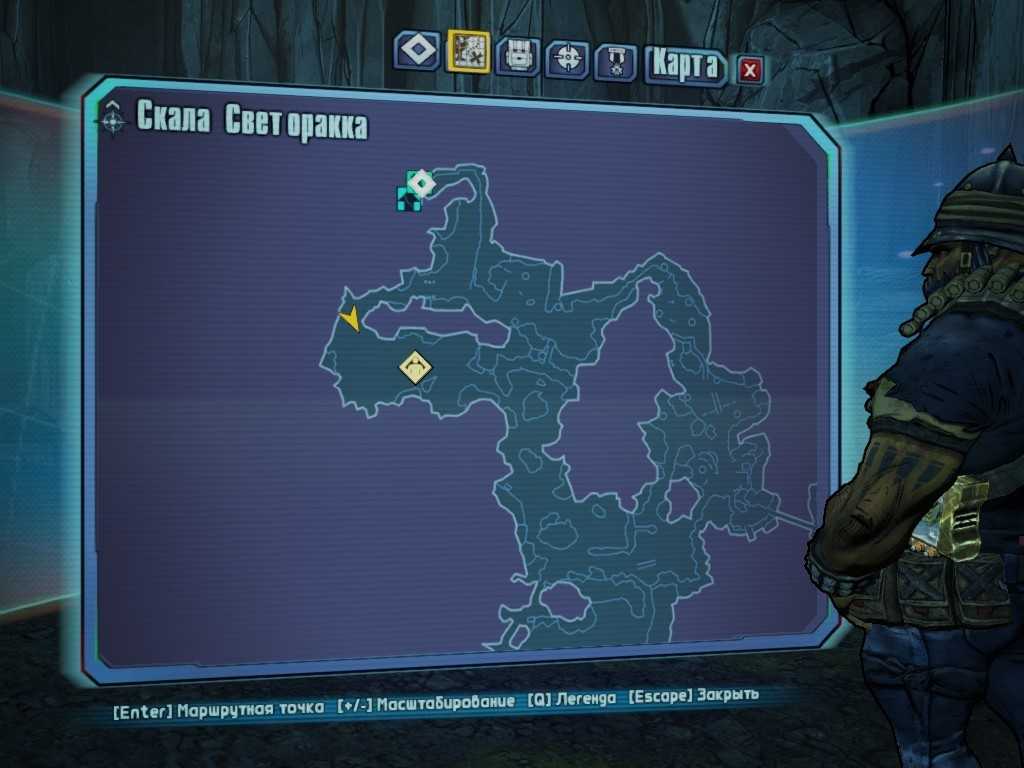Open the crosshair Skills tab
The width and height of the screenshot is (1024, 768).
567,58
